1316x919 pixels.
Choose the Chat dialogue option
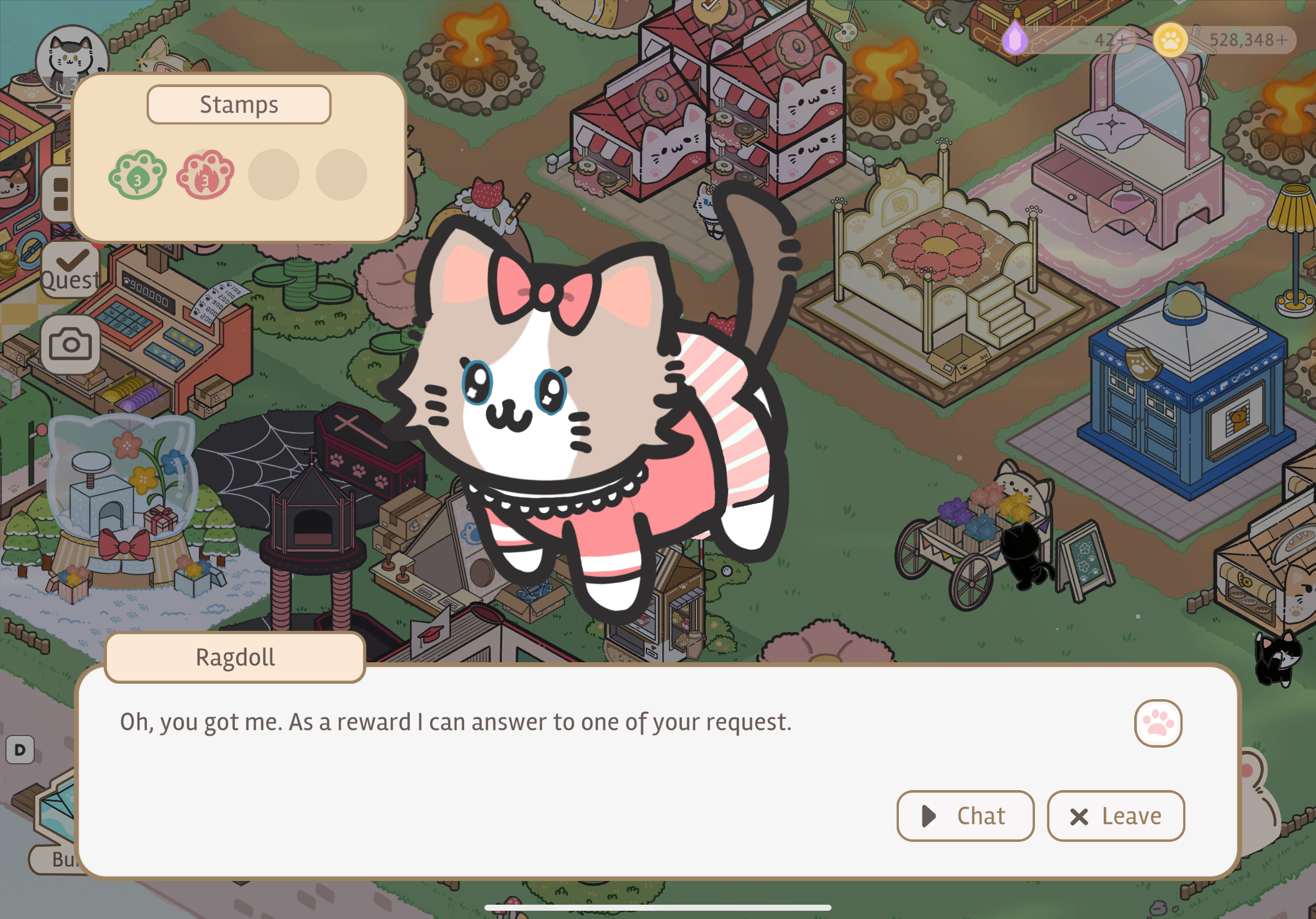coord(964,815)
